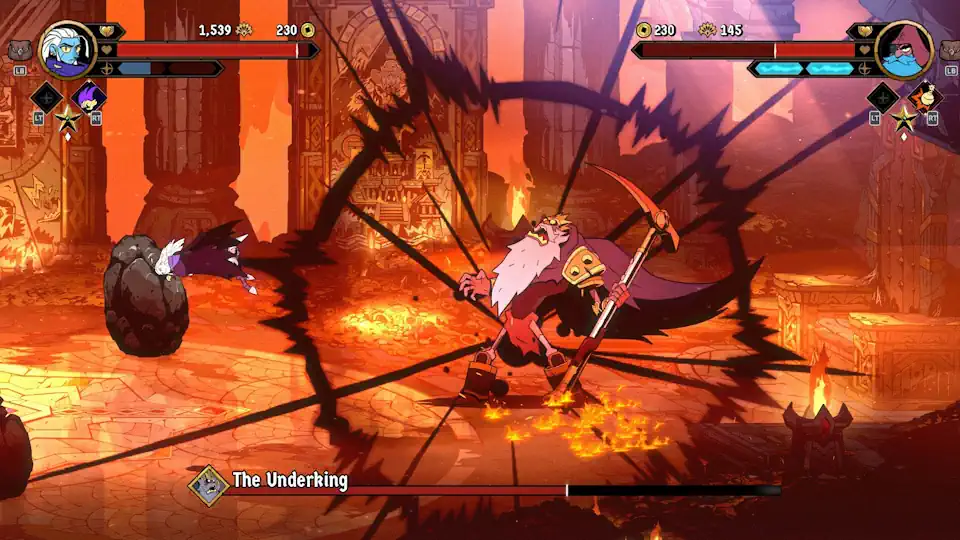Click the blue-skinned player one portrait
The height and width of the screenshot is (540, 960).
click(x=68, y=49)
